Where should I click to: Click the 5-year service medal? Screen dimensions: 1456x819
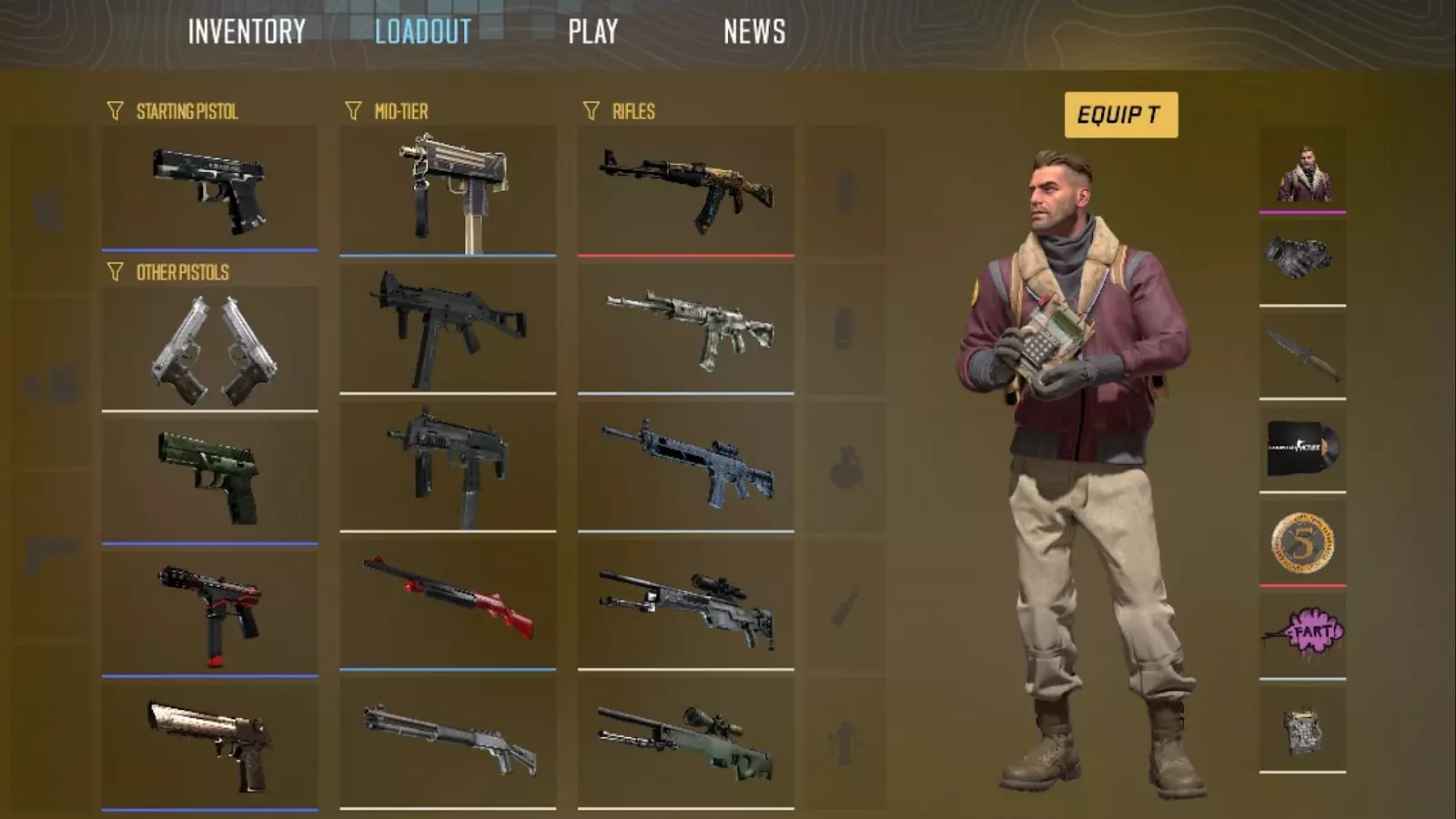(1303, 540)
